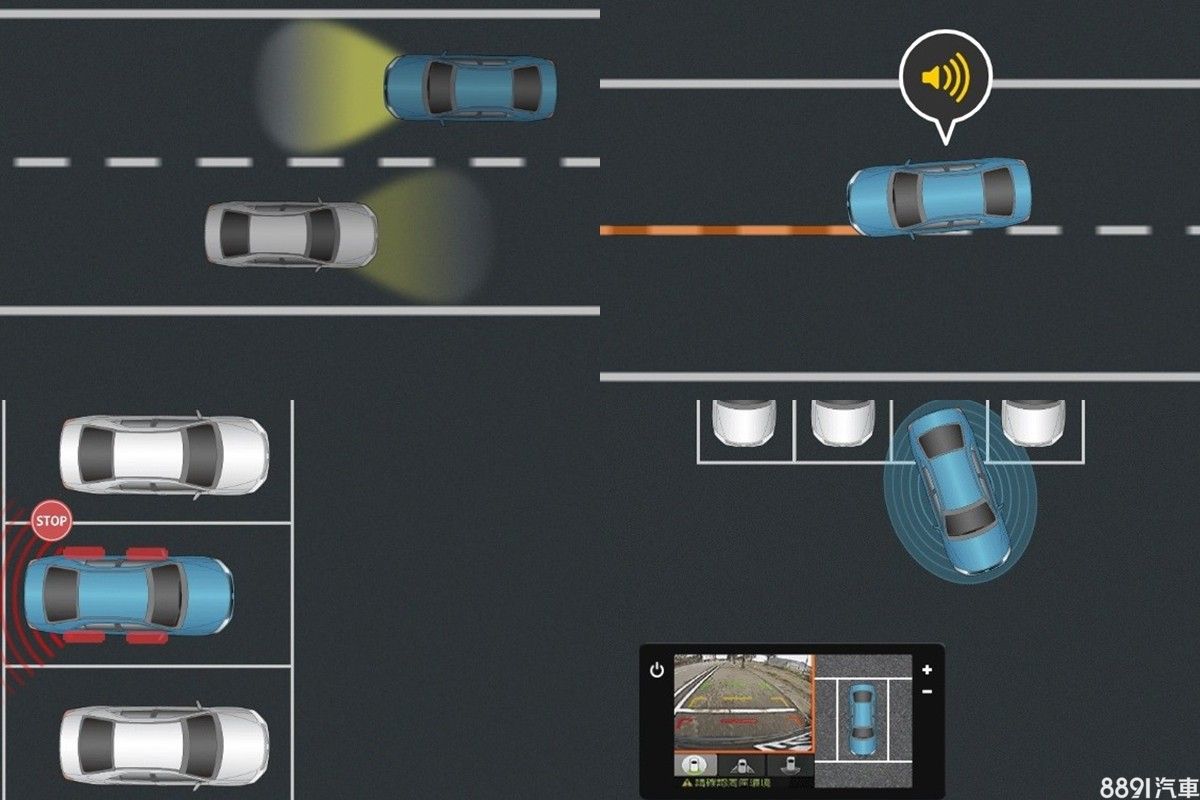Open the rear camera feed view
1200x800 pixels.
pos(743,702)
